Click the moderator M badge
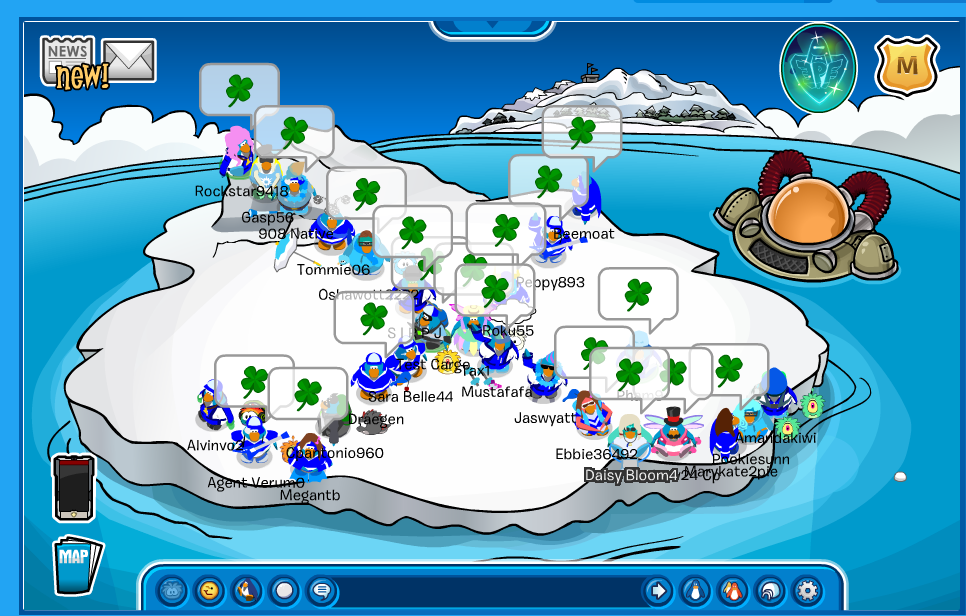The height and width of the screenshot is (616, 966). pyautogui.click(x=906, y=66)
